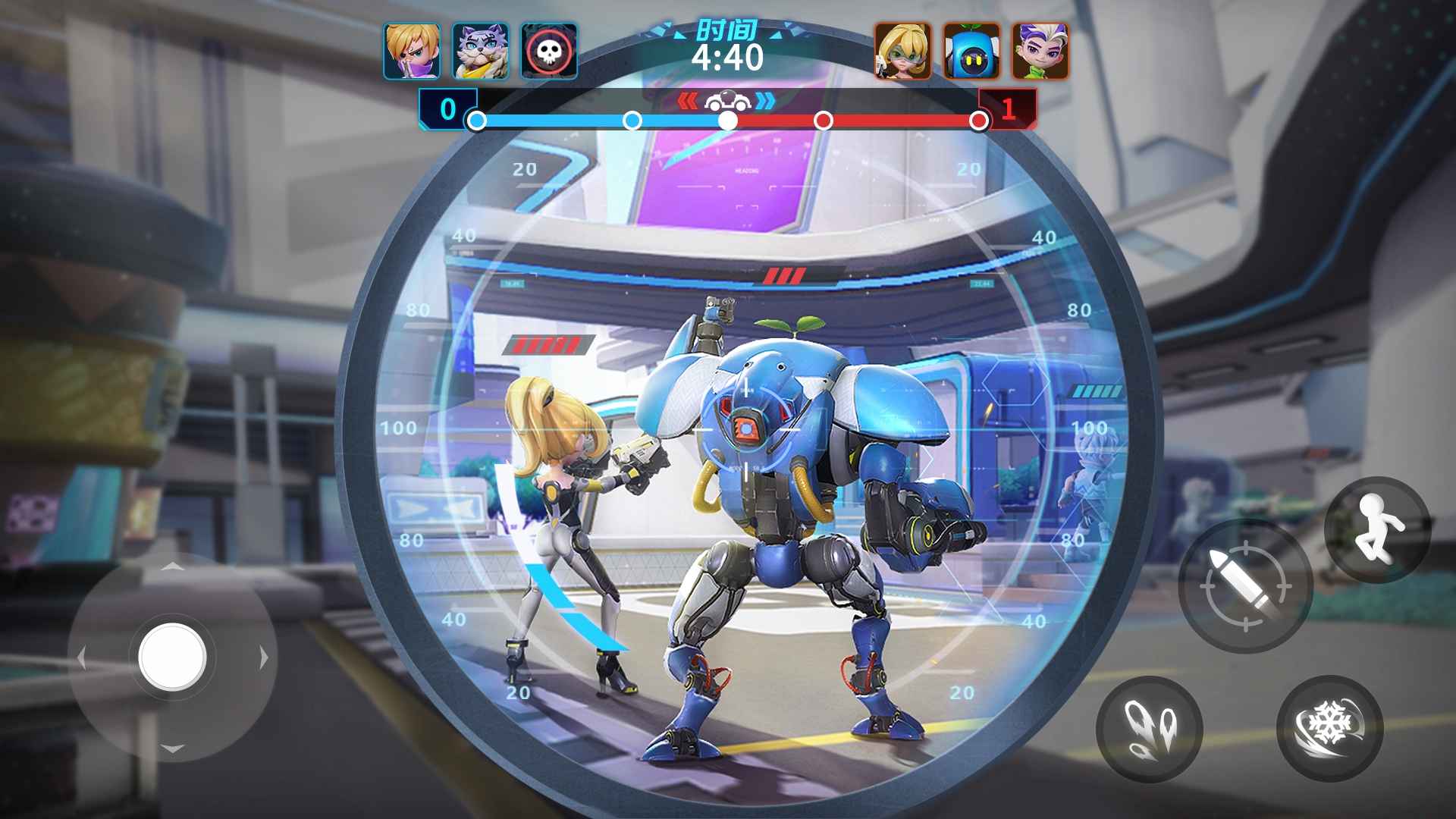This screenshot has height=819, width=1456.
Task: Select the purple-haired enemy portrait
Action: (x=1040, y=52)
